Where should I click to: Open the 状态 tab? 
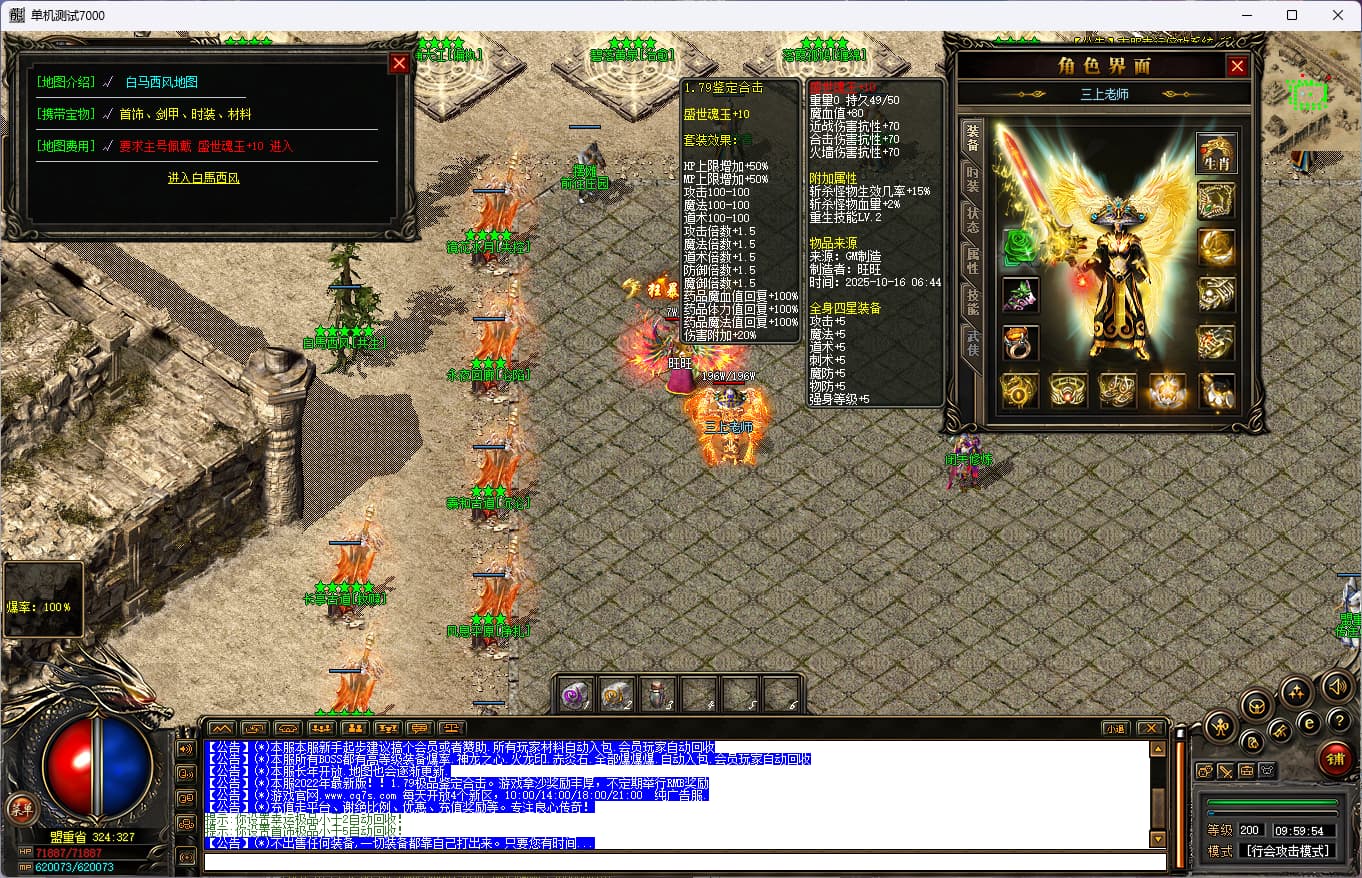click(x=972, y=220)
